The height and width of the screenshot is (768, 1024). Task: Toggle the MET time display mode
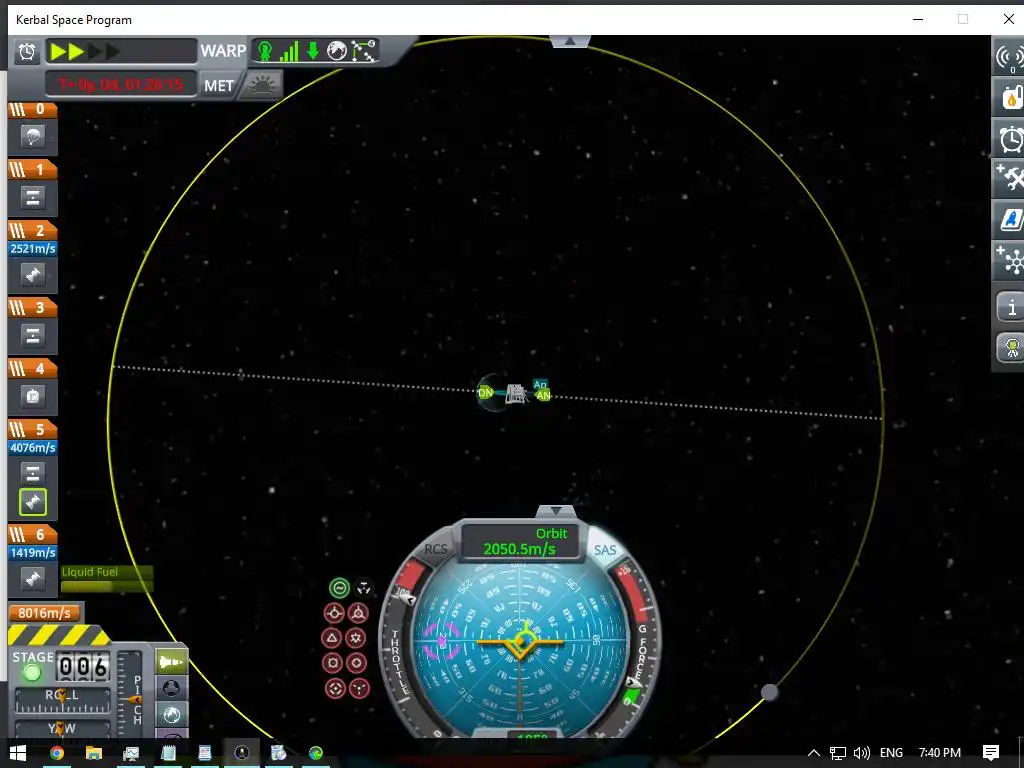click(x=219, y=86)
